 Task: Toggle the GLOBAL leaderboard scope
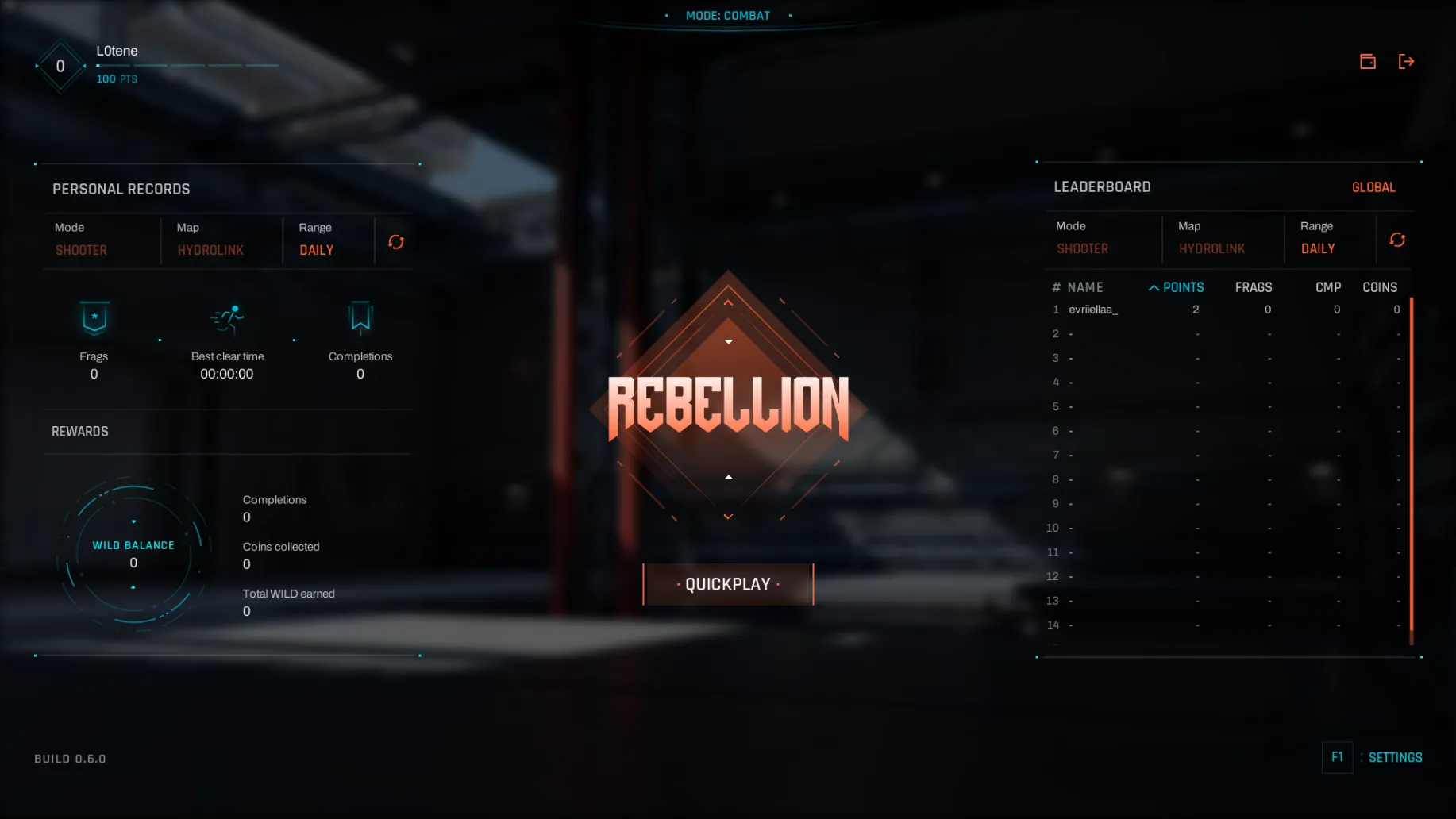[x=1373, y=187]
